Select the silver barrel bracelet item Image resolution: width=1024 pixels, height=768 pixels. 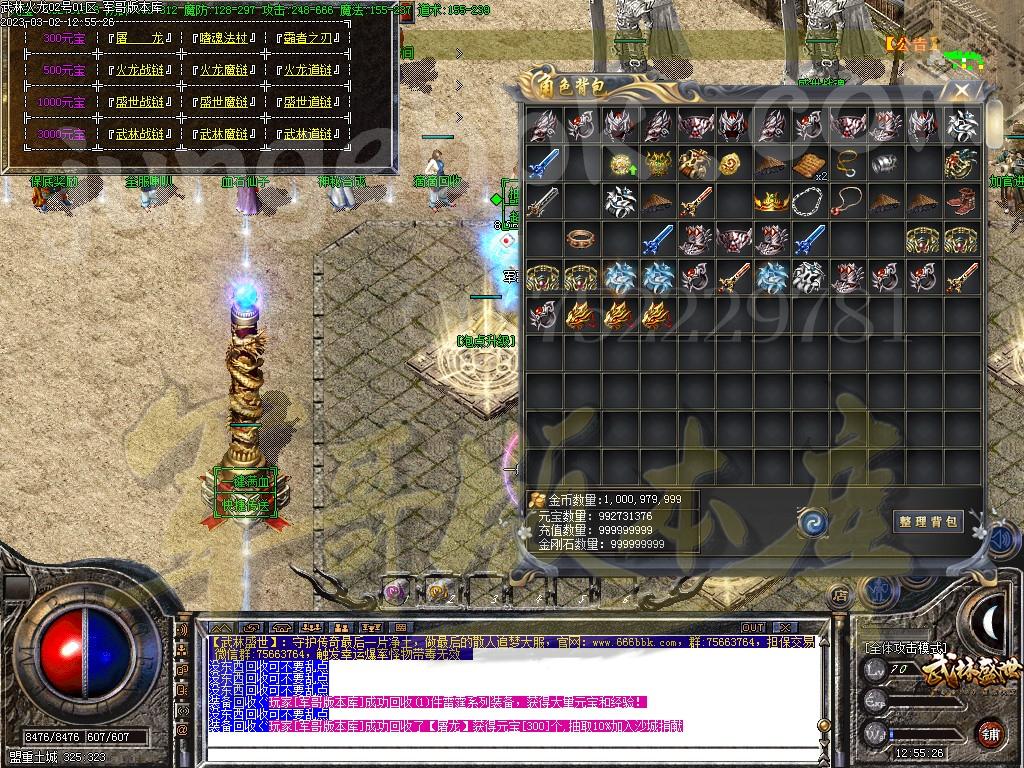click(x=885, y=164)
